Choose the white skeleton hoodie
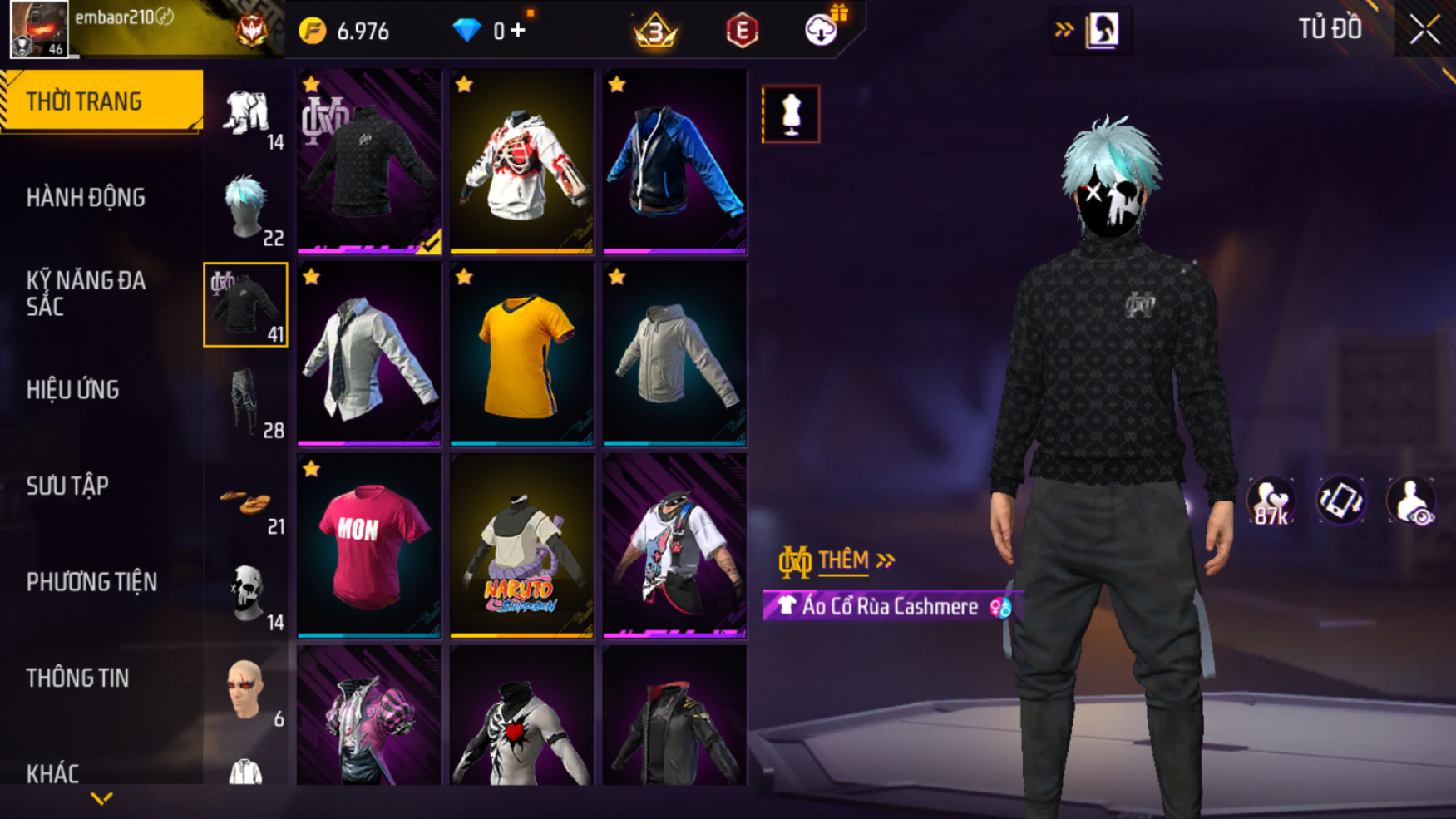 [x=521, y=160]
